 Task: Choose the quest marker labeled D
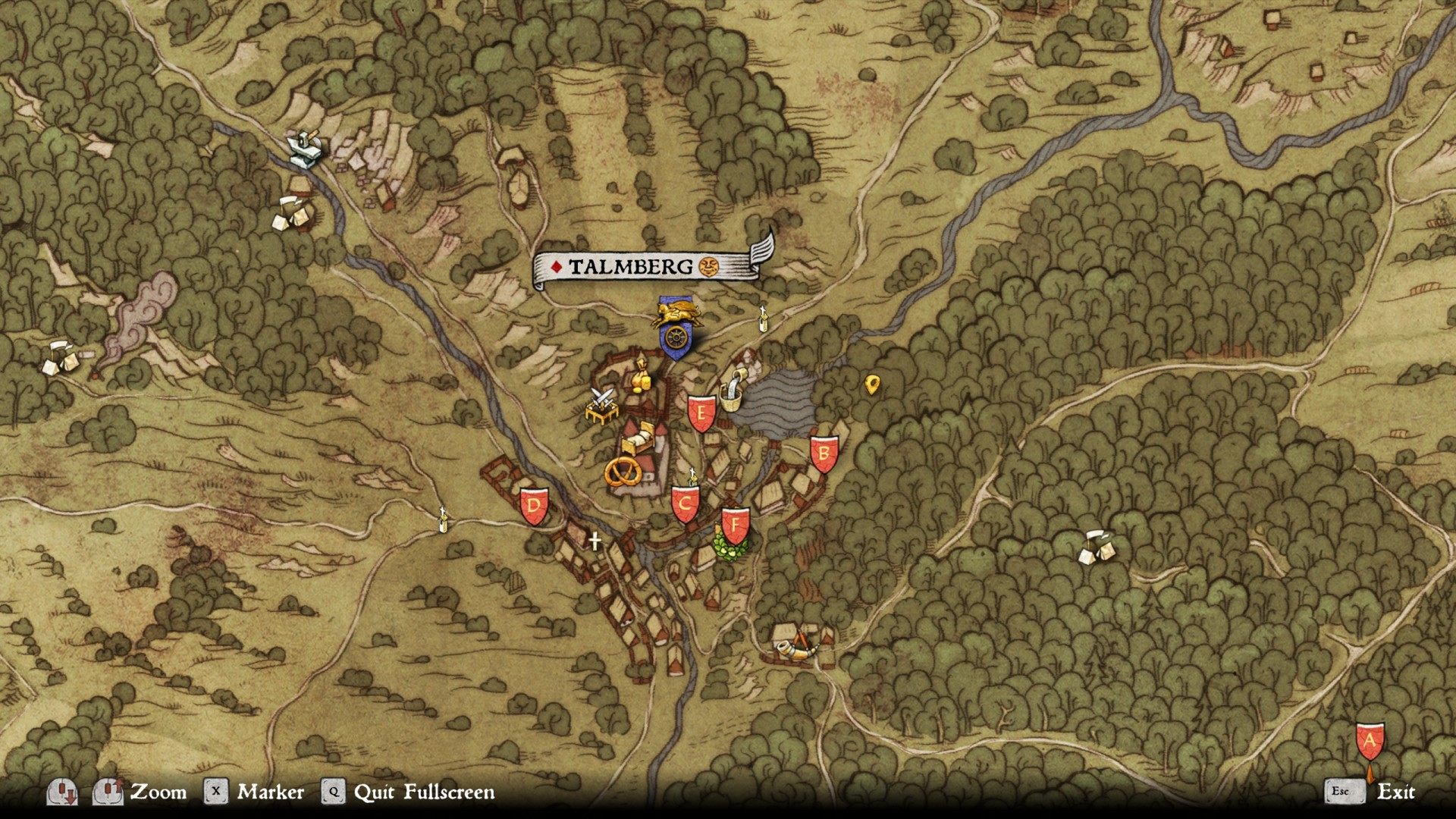[534, 506]
